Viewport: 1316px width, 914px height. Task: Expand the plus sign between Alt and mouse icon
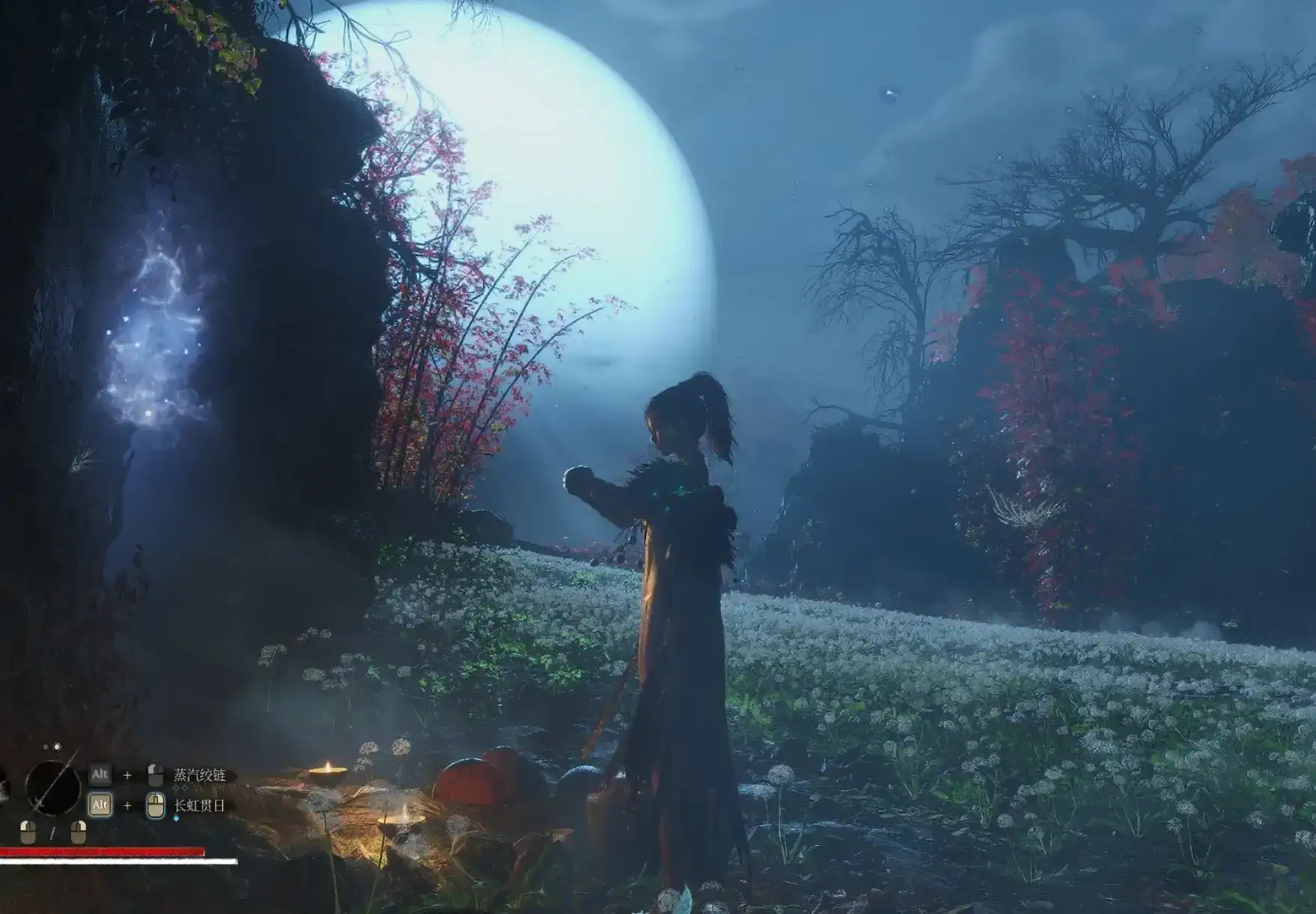[127, 774]
